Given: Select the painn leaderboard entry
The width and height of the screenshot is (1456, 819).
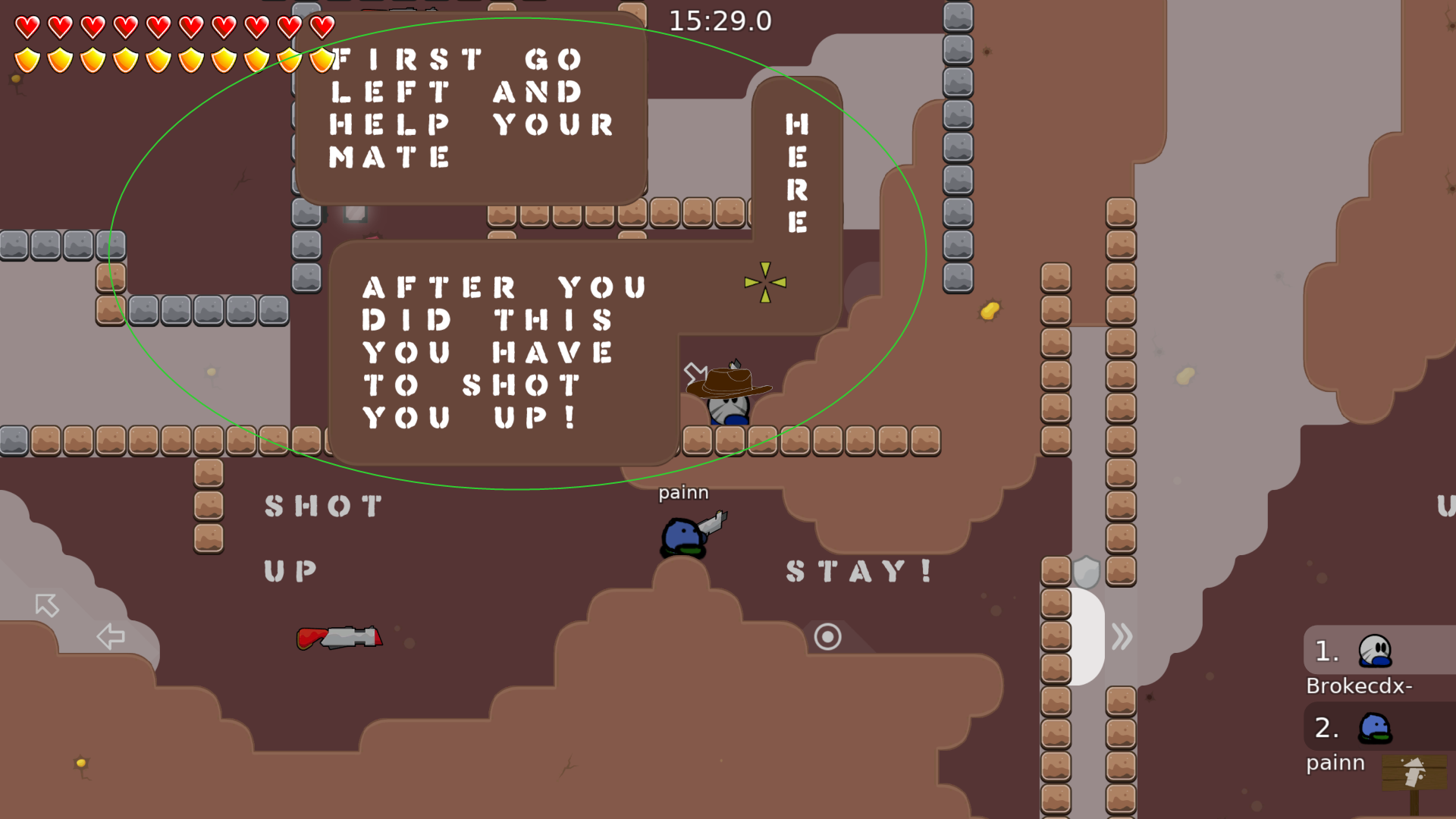Looking at the screenshot, I should [1335, 763].
